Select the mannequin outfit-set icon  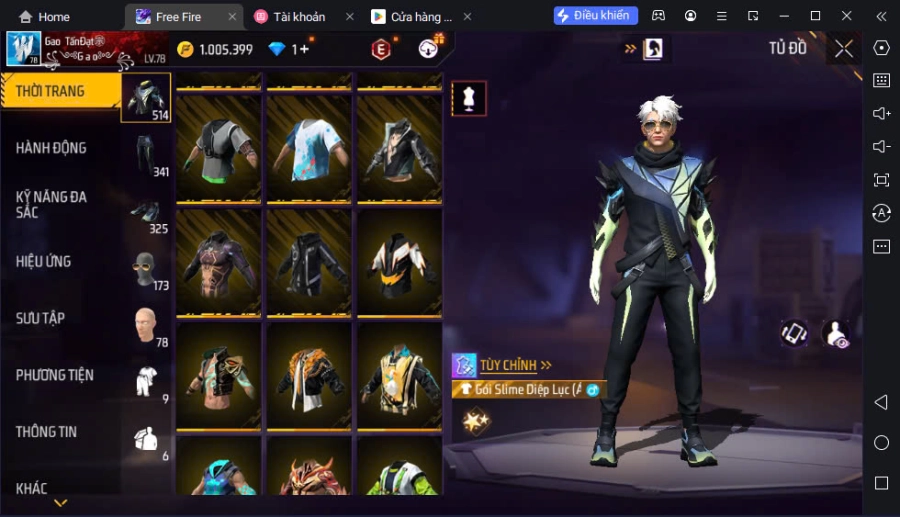(x=469, y=98)
